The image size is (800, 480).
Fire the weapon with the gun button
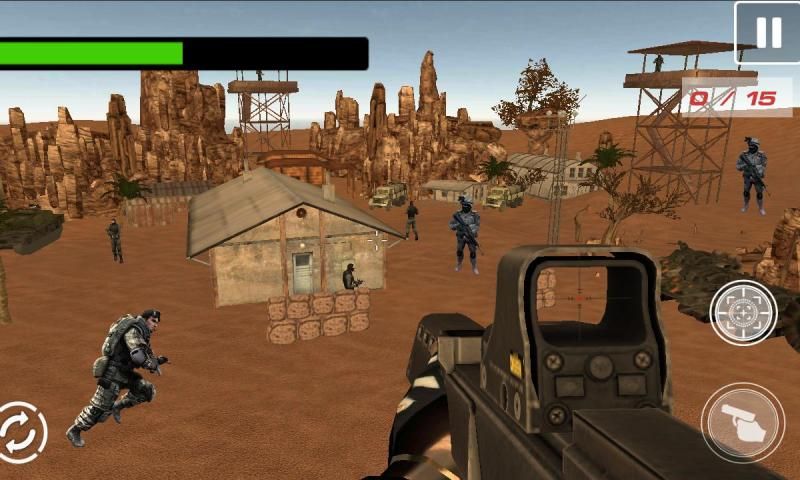point(742,422)
